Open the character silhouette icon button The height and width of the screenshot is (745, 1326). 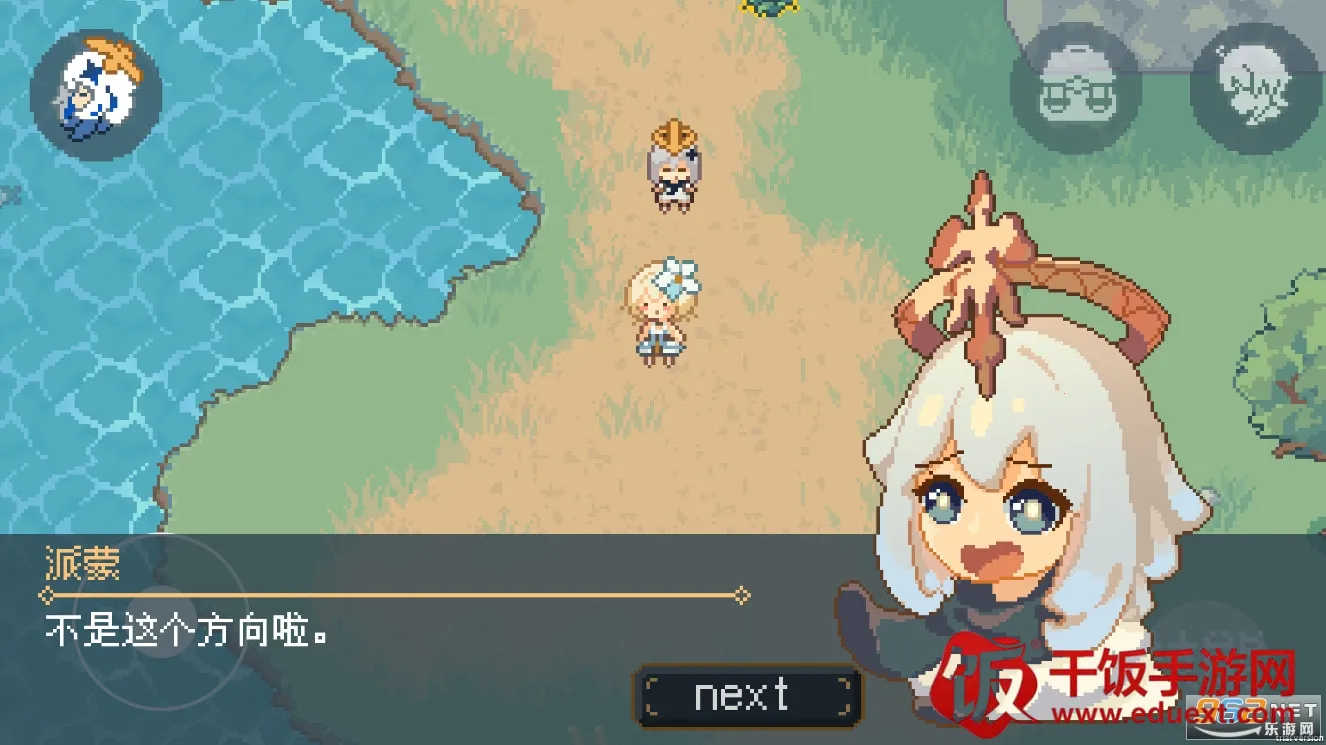click(x=1254, y=89)
